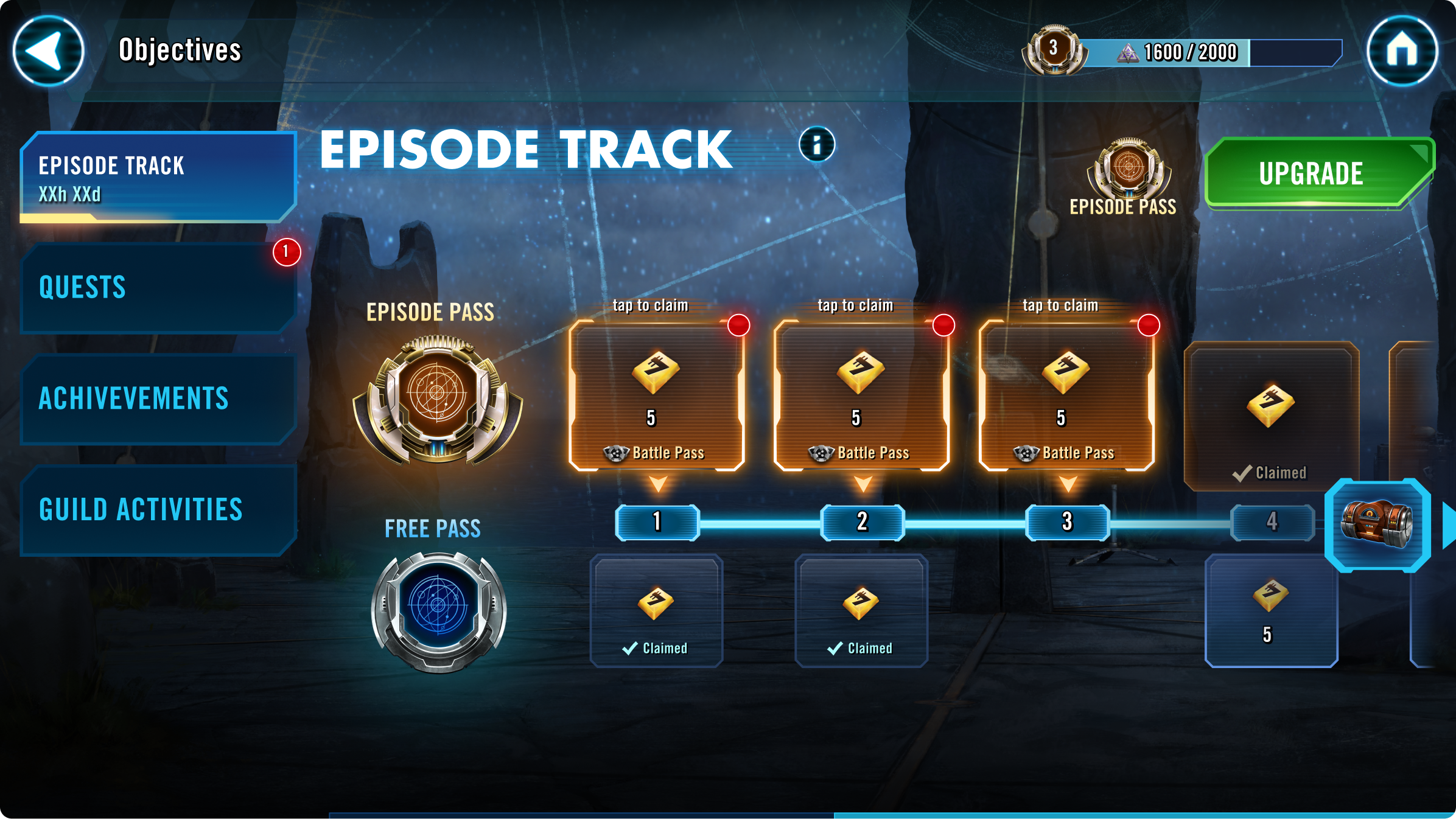Click the Battle Pass icon on tier 1 card
The height and width of the screenshot is (819, 1456).
click(617, 453)
